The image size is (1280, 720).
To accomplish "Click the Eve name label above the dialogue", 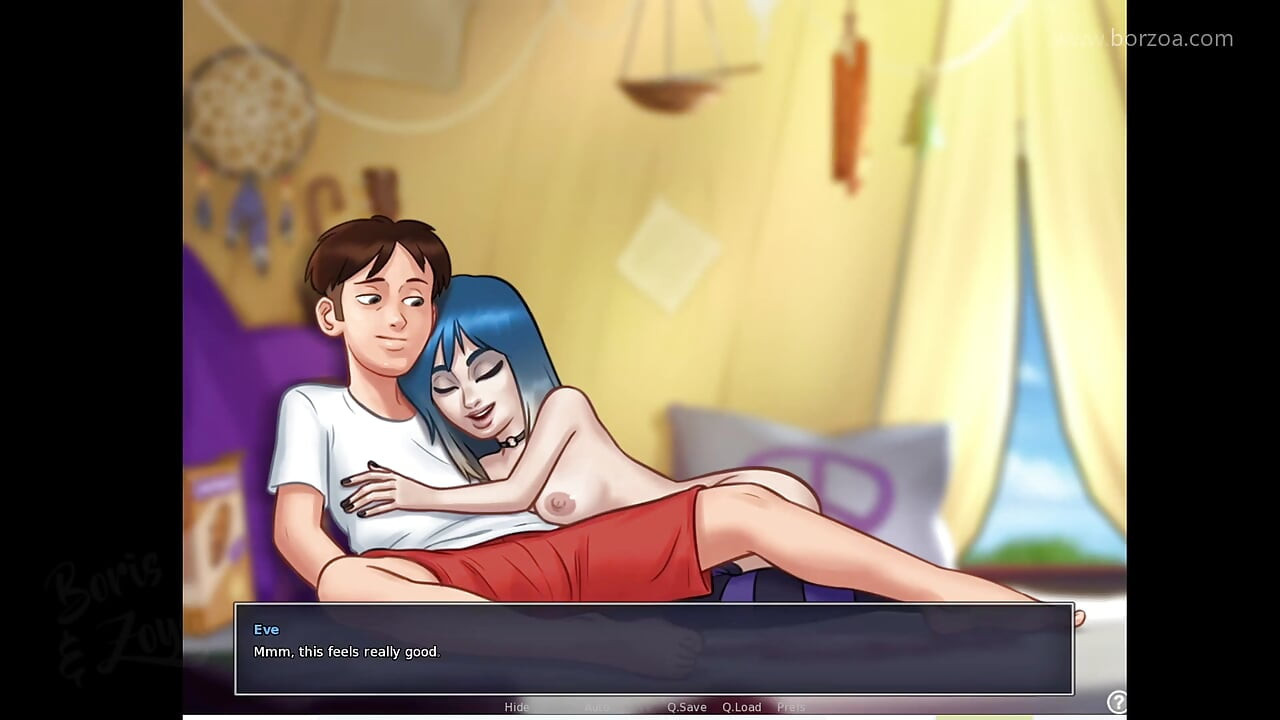I will (266, 629).
